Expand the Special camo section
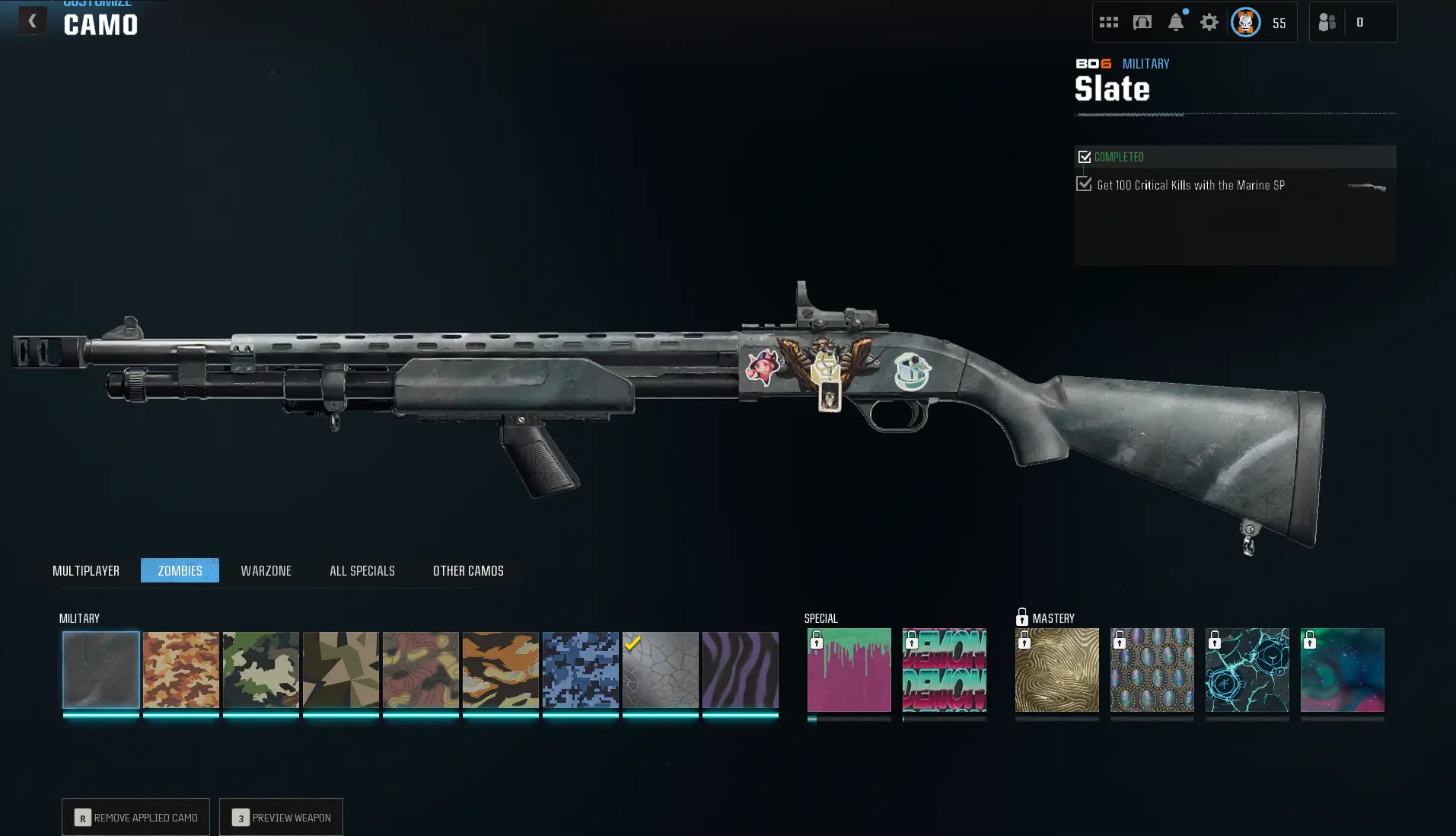 click(x=821, y=618)
